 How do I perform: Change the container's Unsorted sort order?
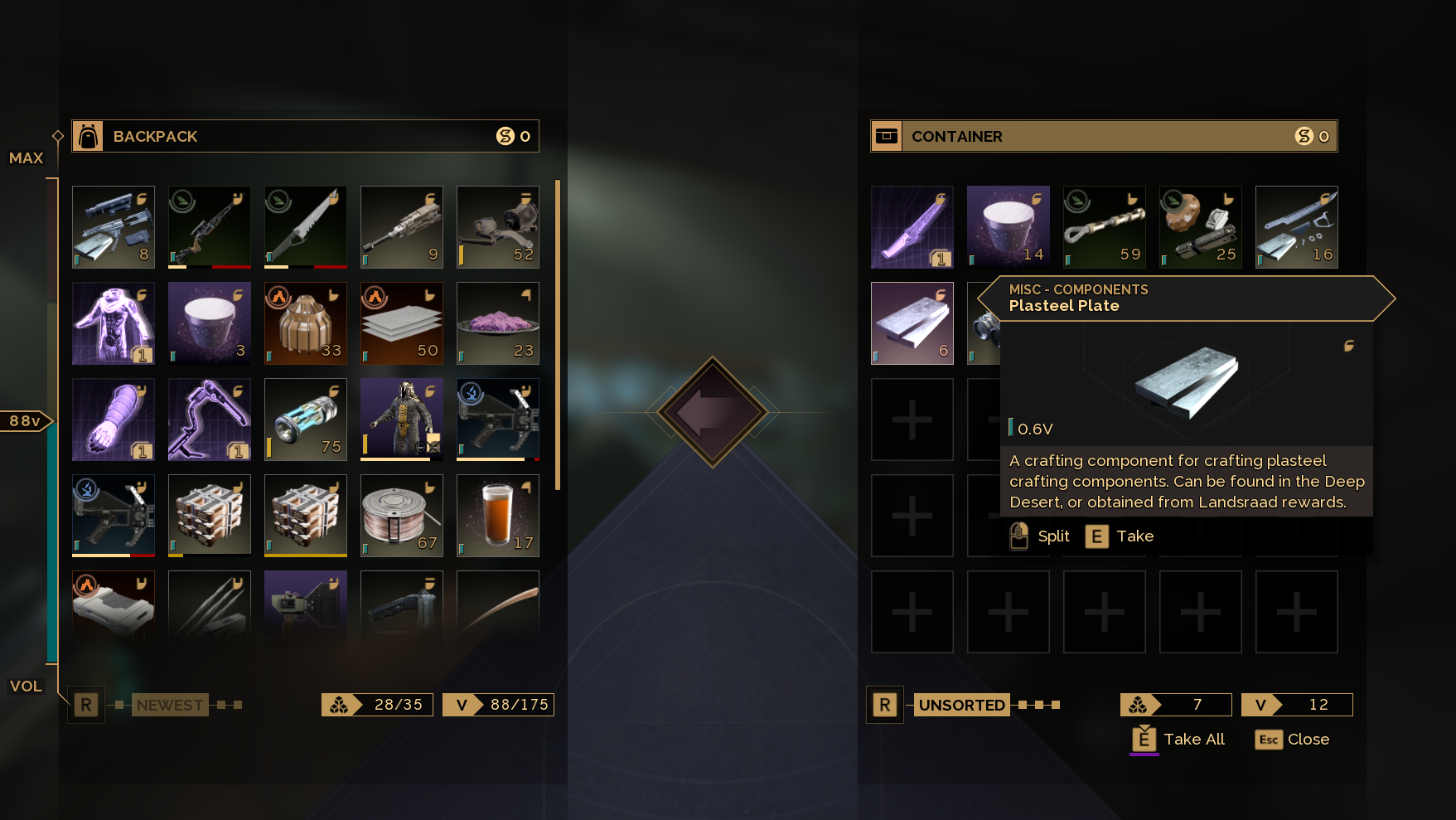[x=961, y=705]
